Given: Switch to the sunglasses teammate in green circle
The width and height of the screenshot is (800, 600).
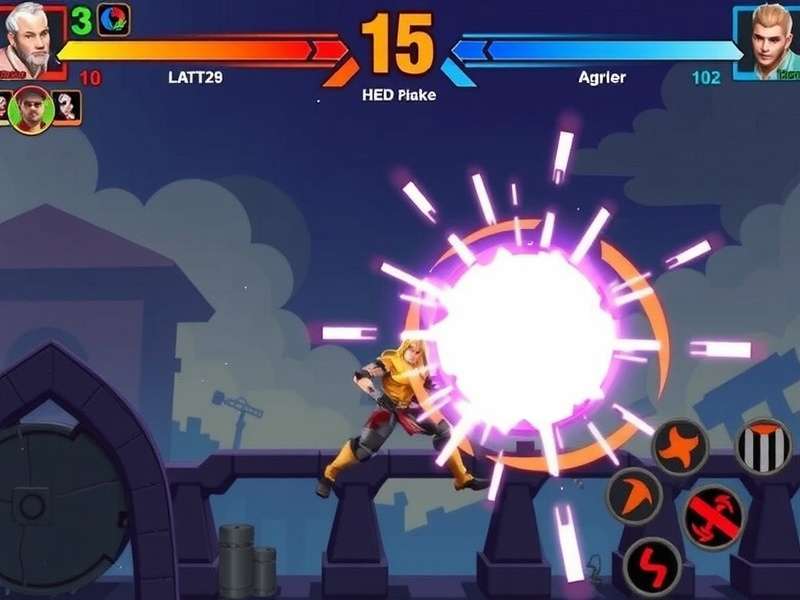Looking at the screenshot, I should pyautogui.click(x=32, y=109).
